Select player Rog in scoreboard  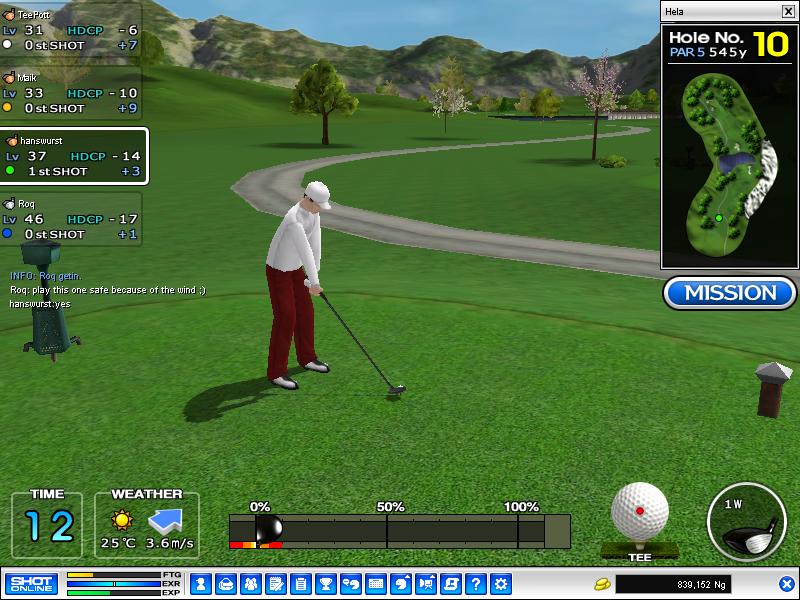tap(70, 219)
